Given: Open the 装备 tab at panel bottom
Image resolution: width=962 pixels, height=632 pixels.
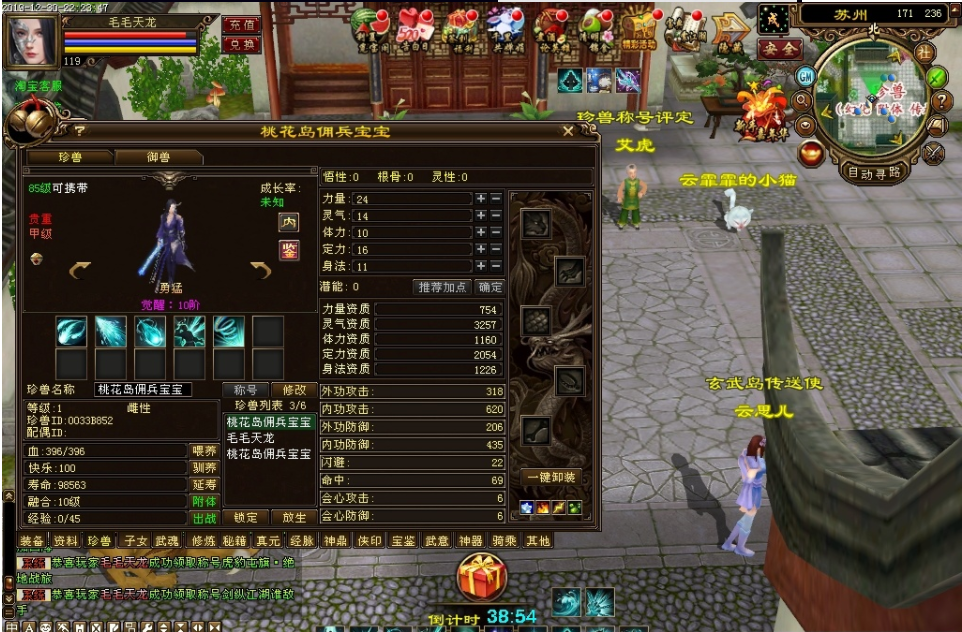Looking at the screenshot, I should (31, 541).
